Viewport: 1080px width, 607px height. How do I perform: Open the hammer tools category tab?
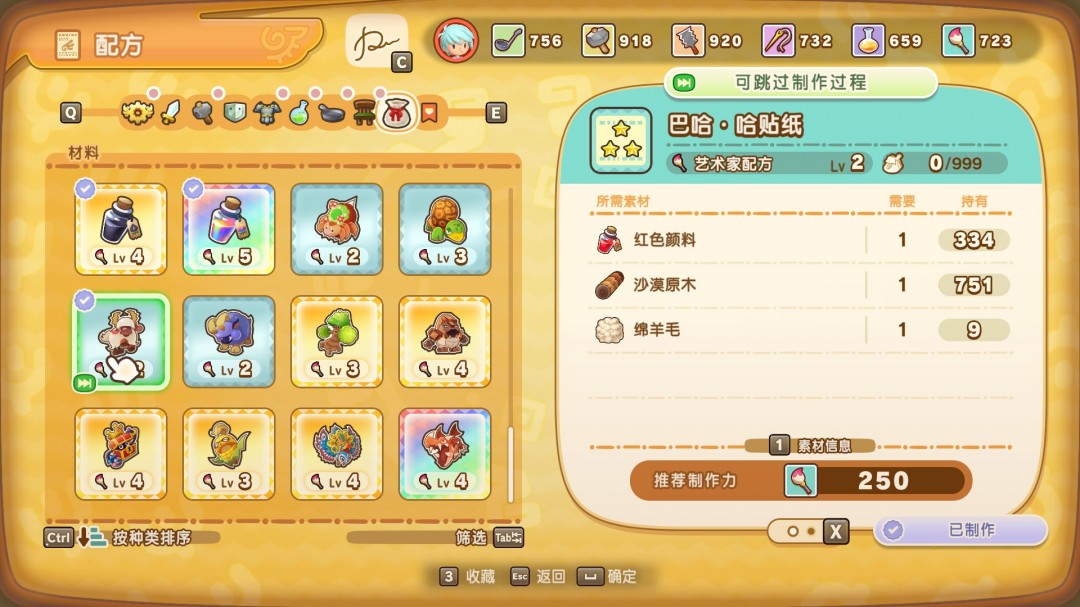click(x=203, y=113)
